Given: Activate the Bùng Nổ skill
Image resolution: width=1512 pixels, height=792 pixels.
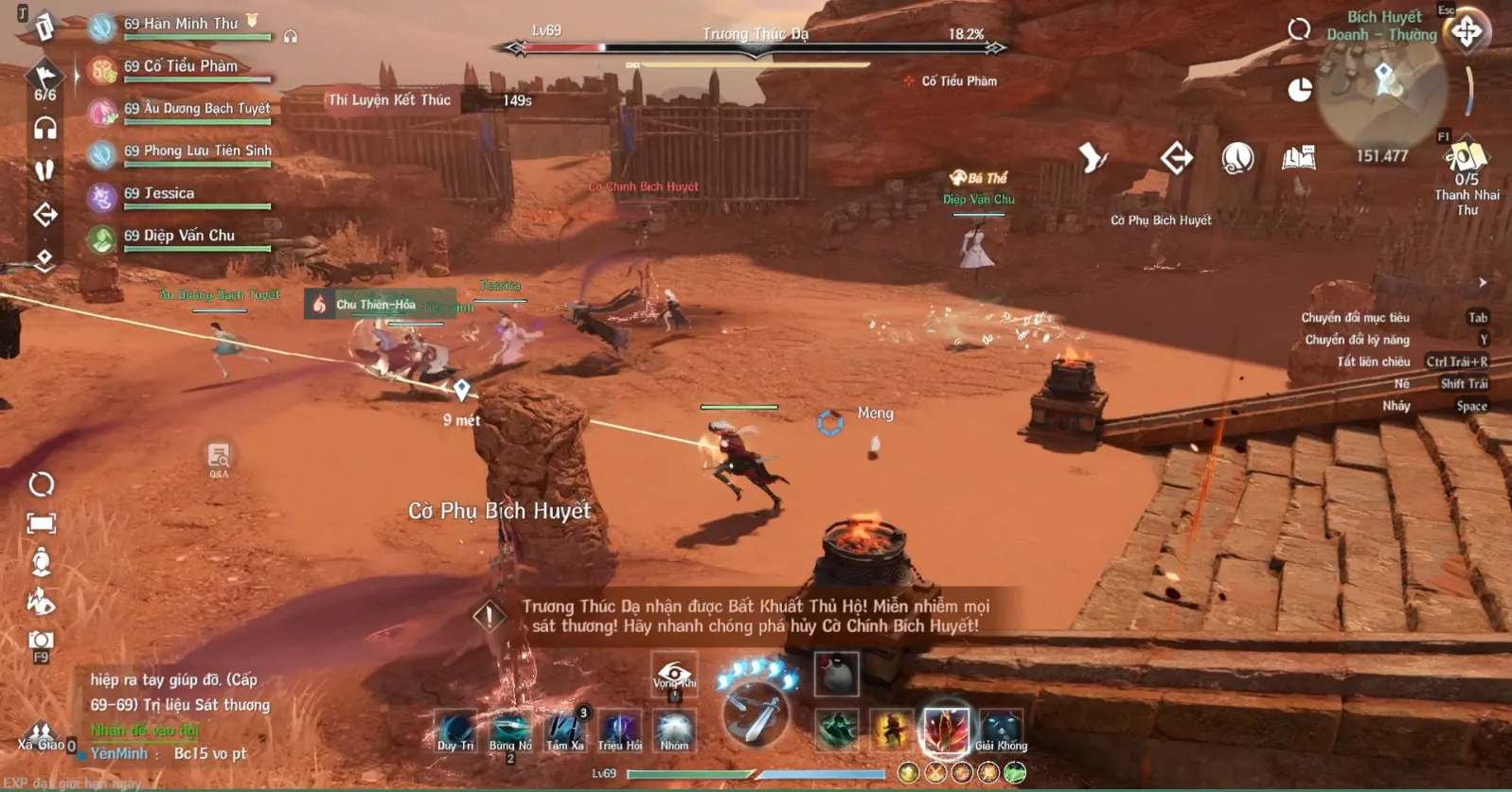Looking at the screenshot, I should 510,730.
